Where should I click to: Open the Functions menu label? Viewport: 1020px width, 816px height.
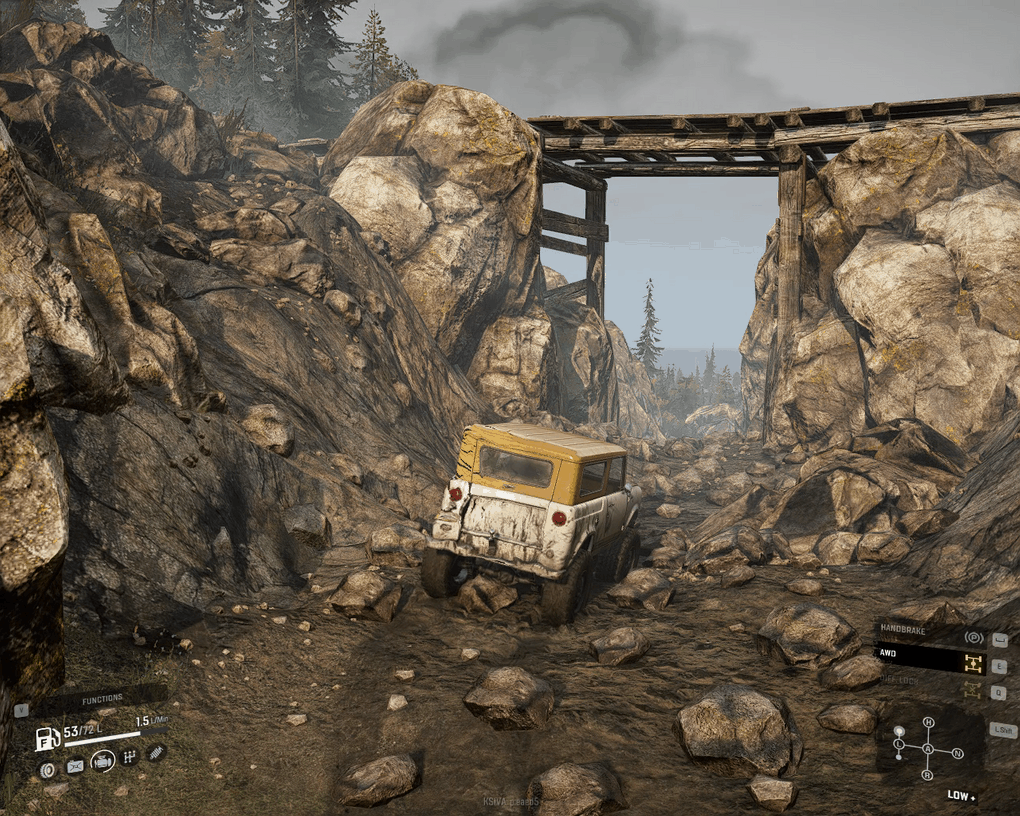click(x=102, y=699)
